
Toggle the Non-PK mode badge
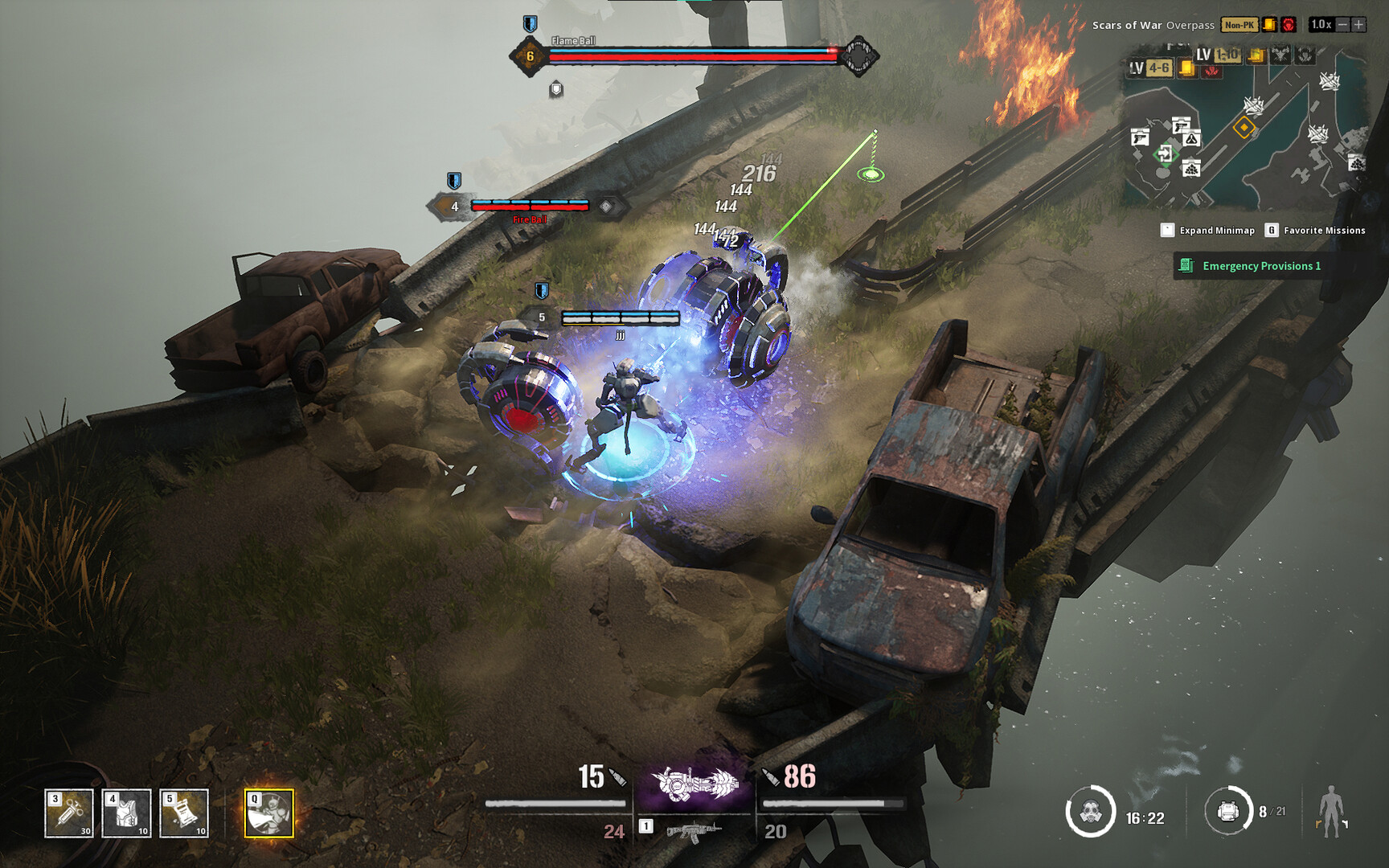1239,24
